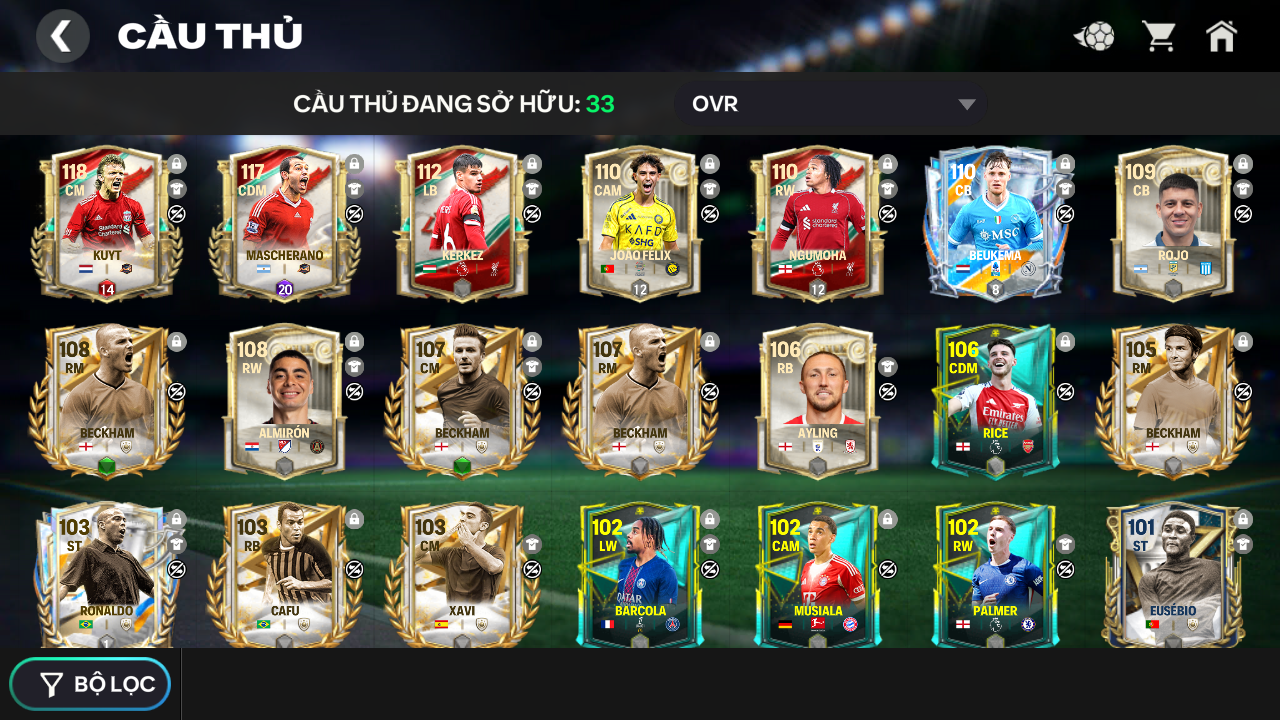Open the OVR sort dropdown
Viewport: 1280px width, 720px height.
(830, 104)
